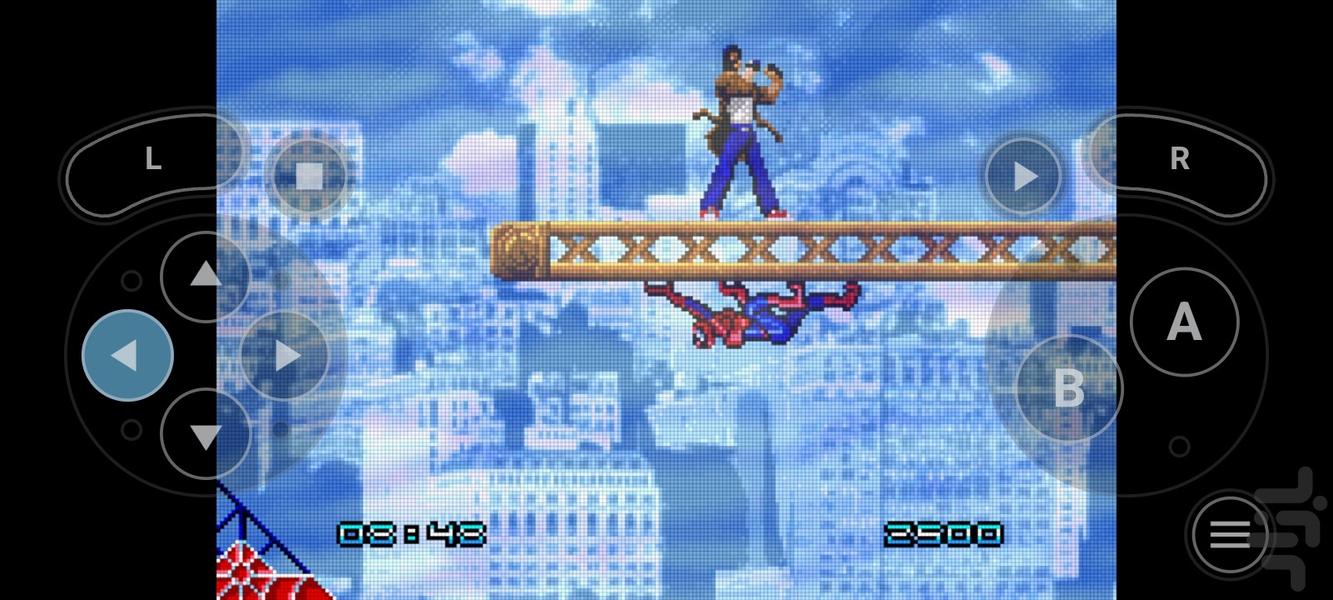The width and height of the screenshot is (1333, 600).
Task: Open the emulator hamburger menu
Action: [x=1230, y=535]
